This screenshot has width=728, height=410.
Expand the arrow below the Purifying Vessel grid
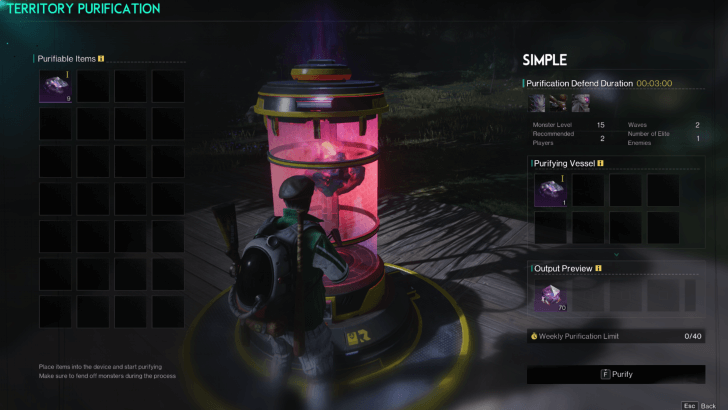pyautogui.click(x=616, y=254)
